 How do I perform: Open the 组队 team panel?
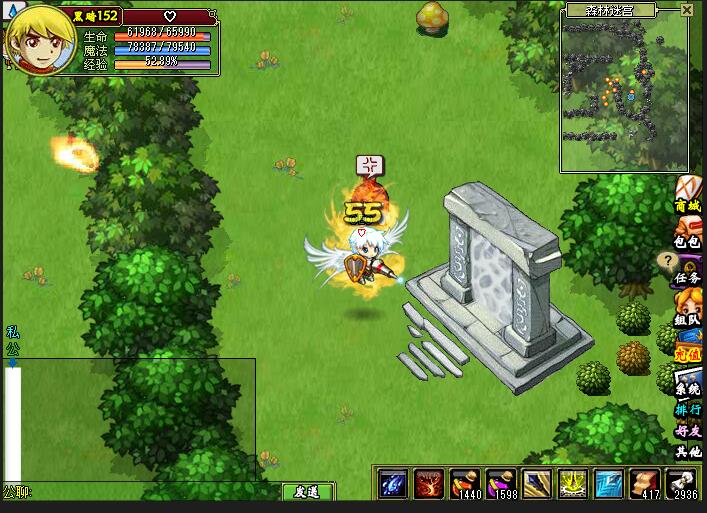(x=688, y=309)
